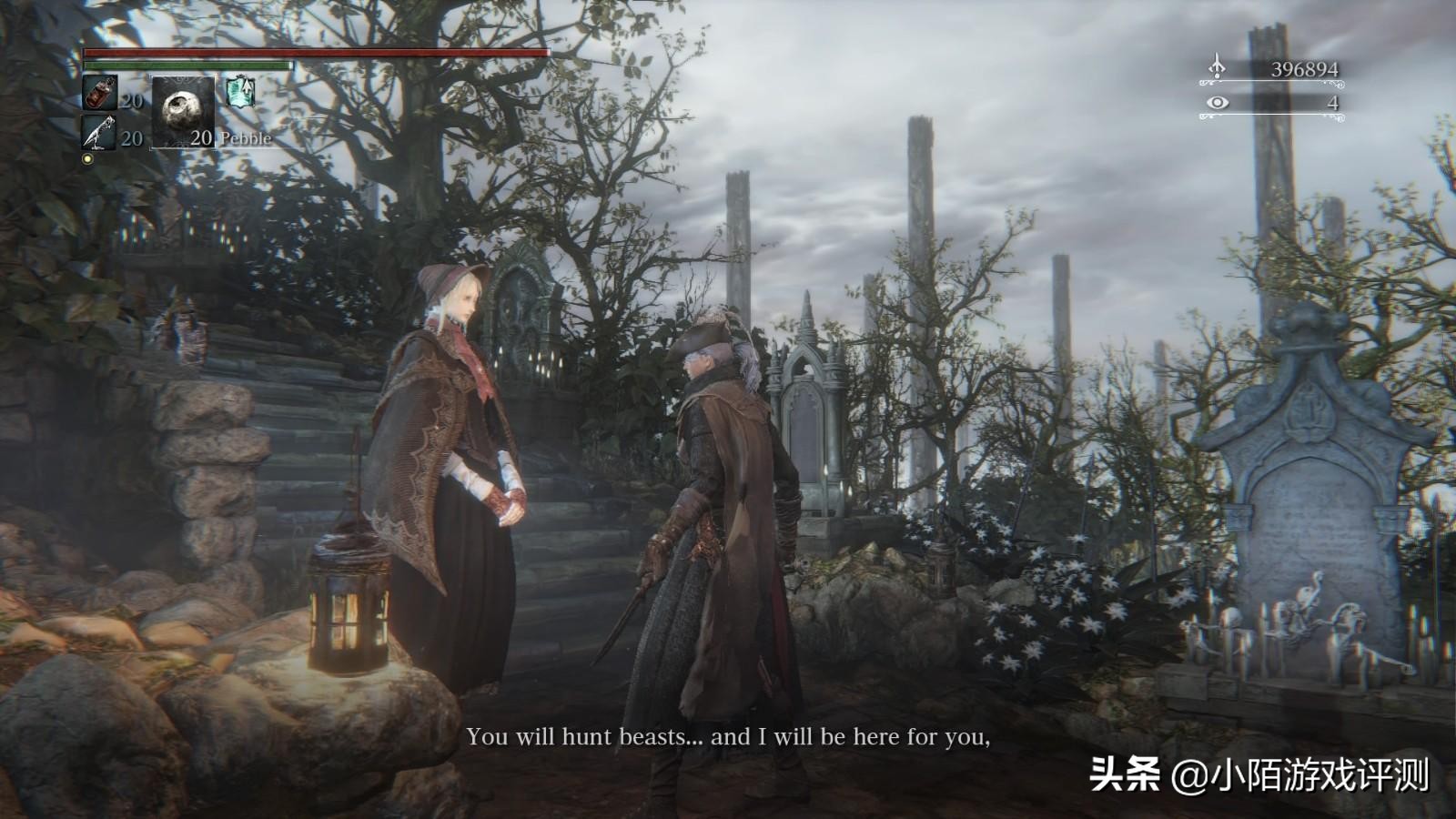Screen dimensions: 1456x819
Task: Click the Blood Echoes rune symbol
Action: (x=1218, y=66)
